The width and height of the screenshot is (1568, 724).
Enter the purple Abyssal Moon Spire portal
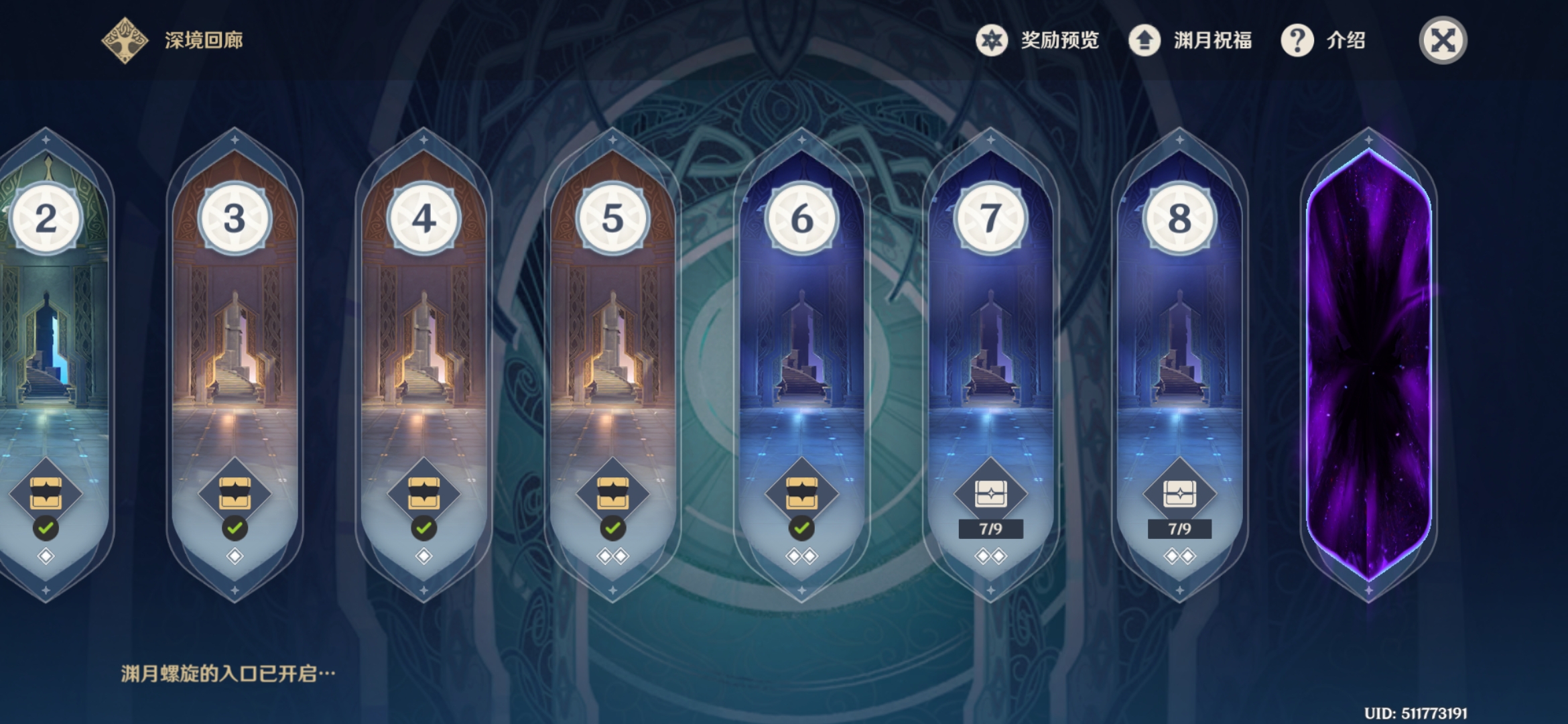click(1368, 362)
